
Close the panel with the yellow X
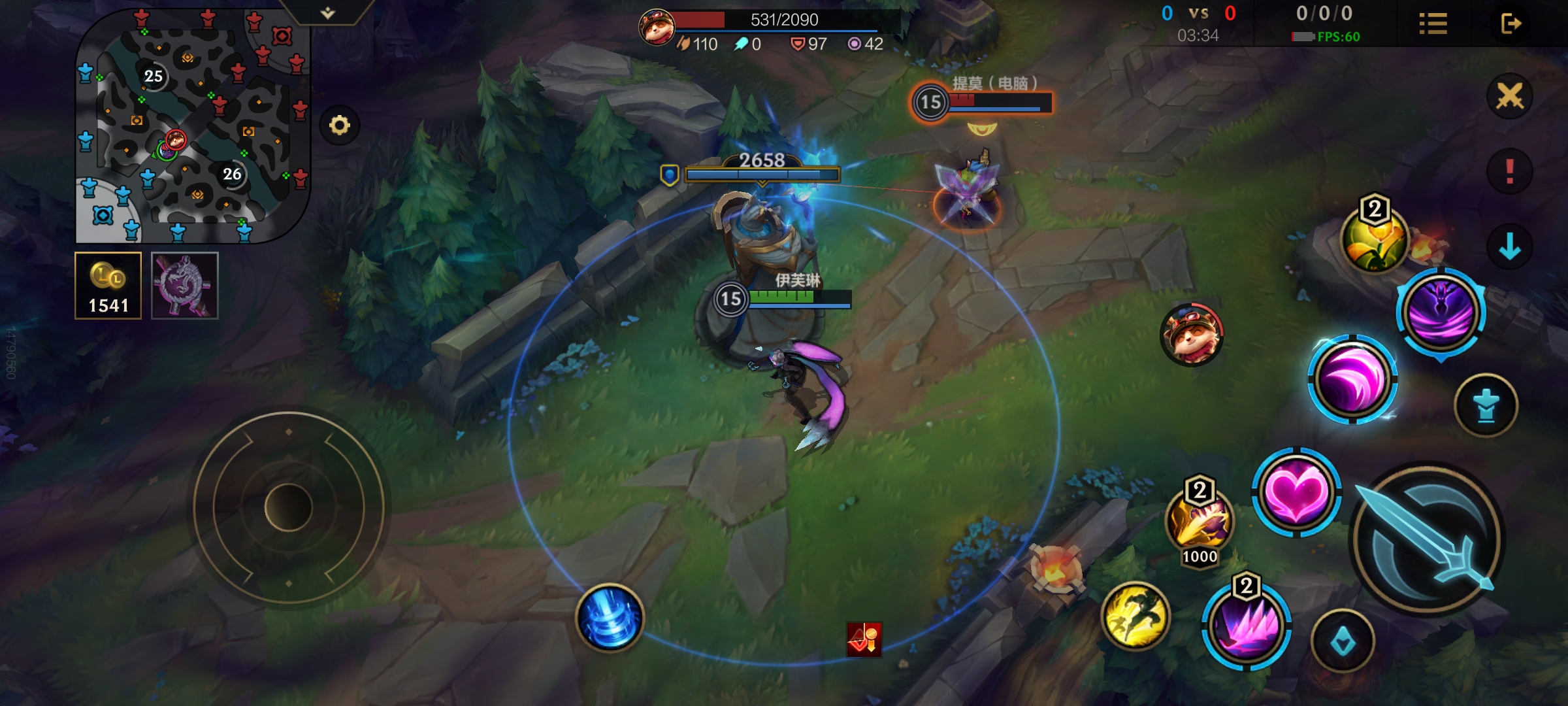tap(1509, 97)
